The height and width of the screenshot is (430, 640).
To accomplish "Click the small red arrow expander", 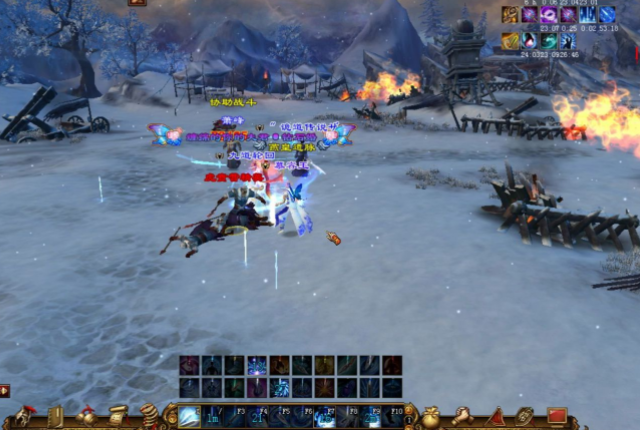I will click(5, 390).
